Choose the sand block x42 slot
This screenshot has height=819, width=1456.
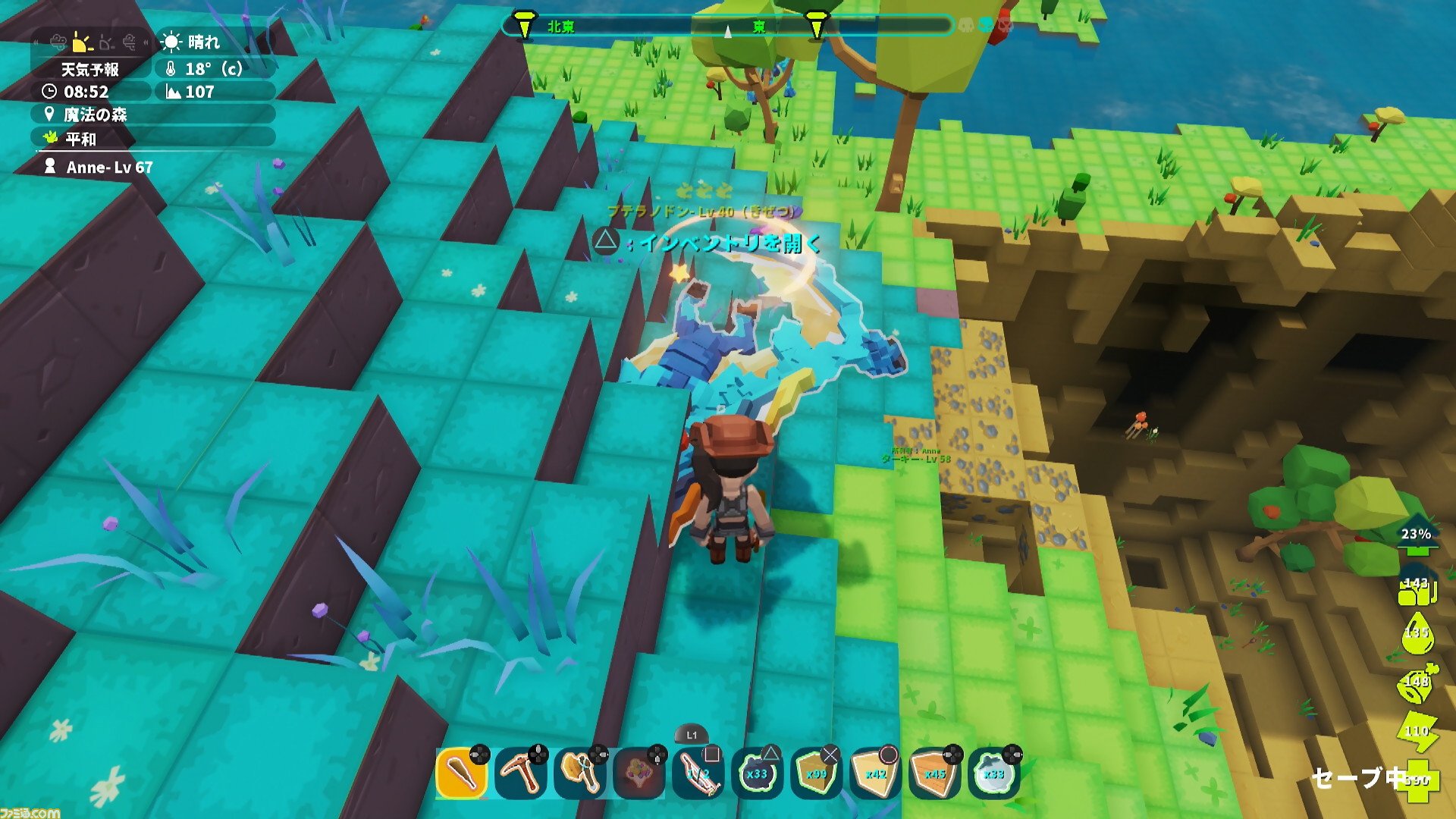[x=875, y=773]
